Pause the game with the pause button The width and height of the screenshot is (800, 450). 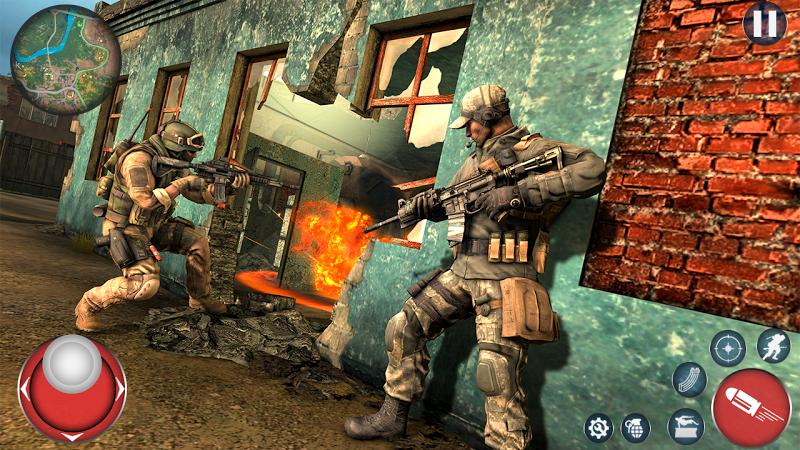764,23
